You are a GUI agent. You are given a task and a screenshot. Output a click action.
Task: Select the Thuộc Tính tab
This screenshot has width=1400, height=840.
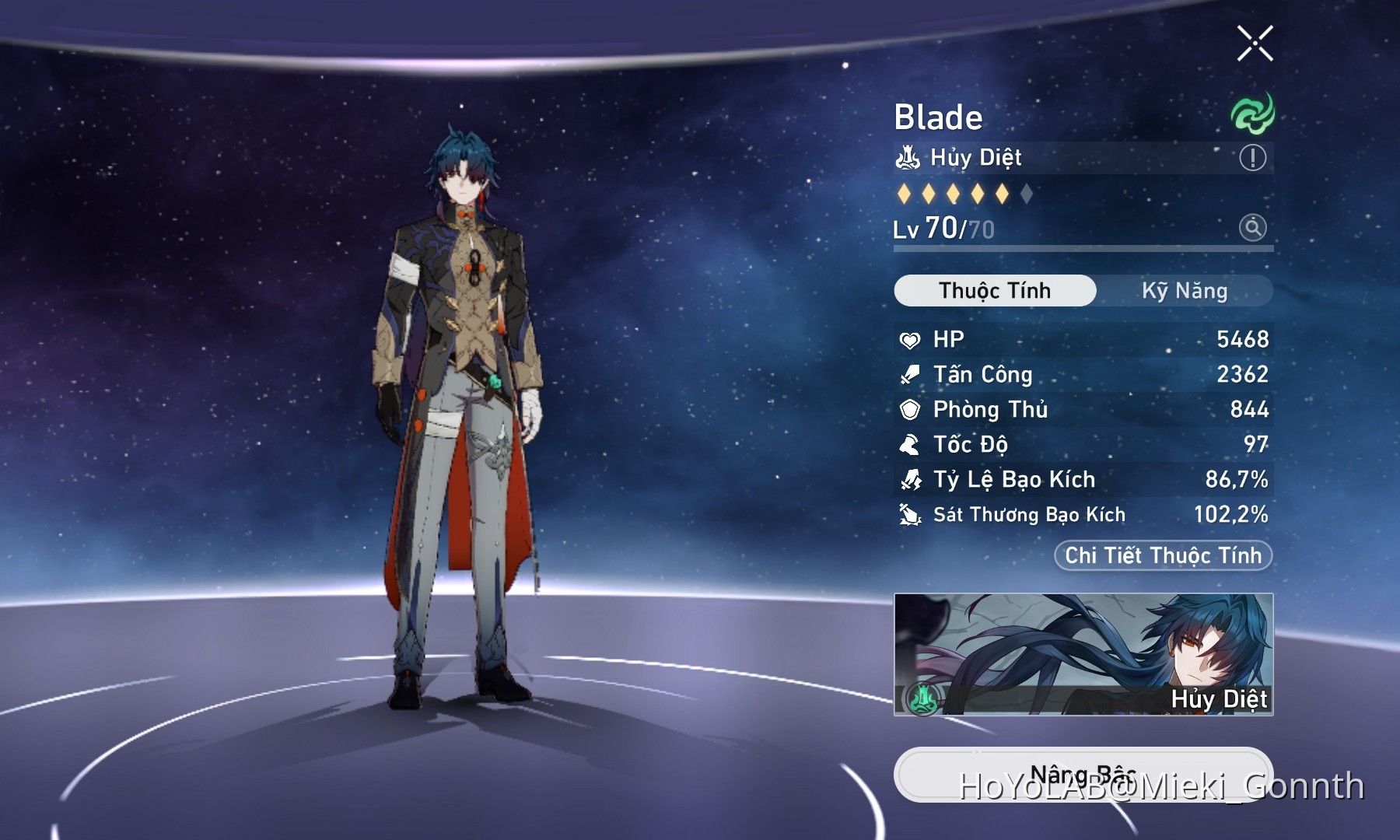[995, 291]
